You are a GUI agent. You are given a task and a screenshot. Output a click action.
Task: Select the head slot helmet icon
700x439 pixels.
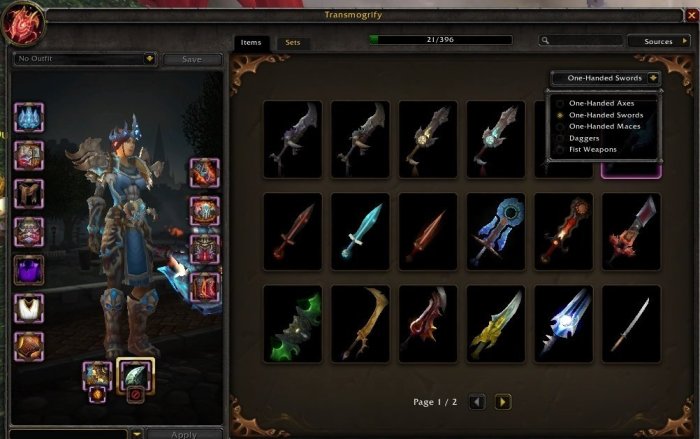28,118
